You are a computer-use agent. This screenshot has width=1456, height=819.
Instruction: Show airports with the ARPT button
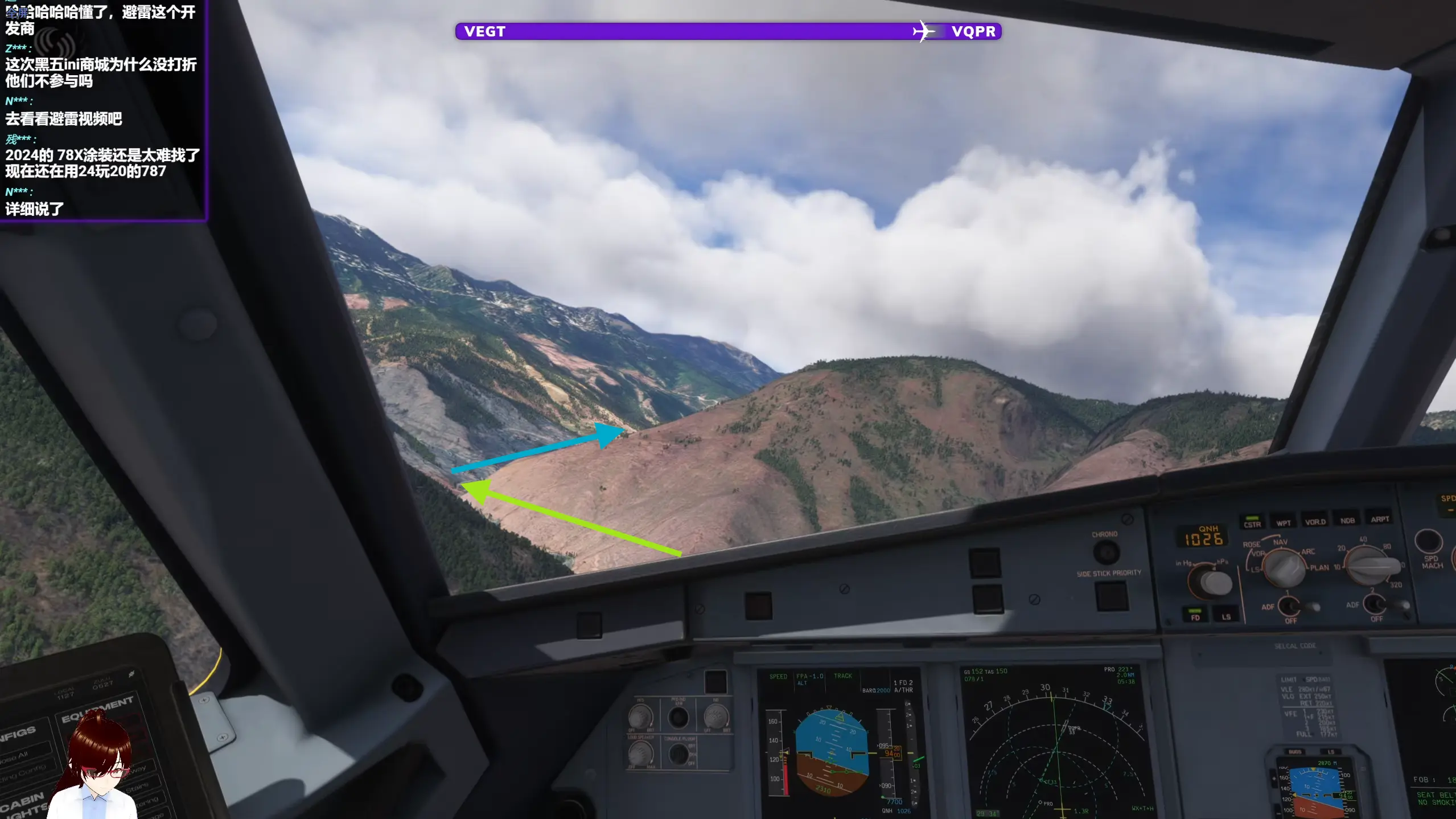[x=1380, y=519]
